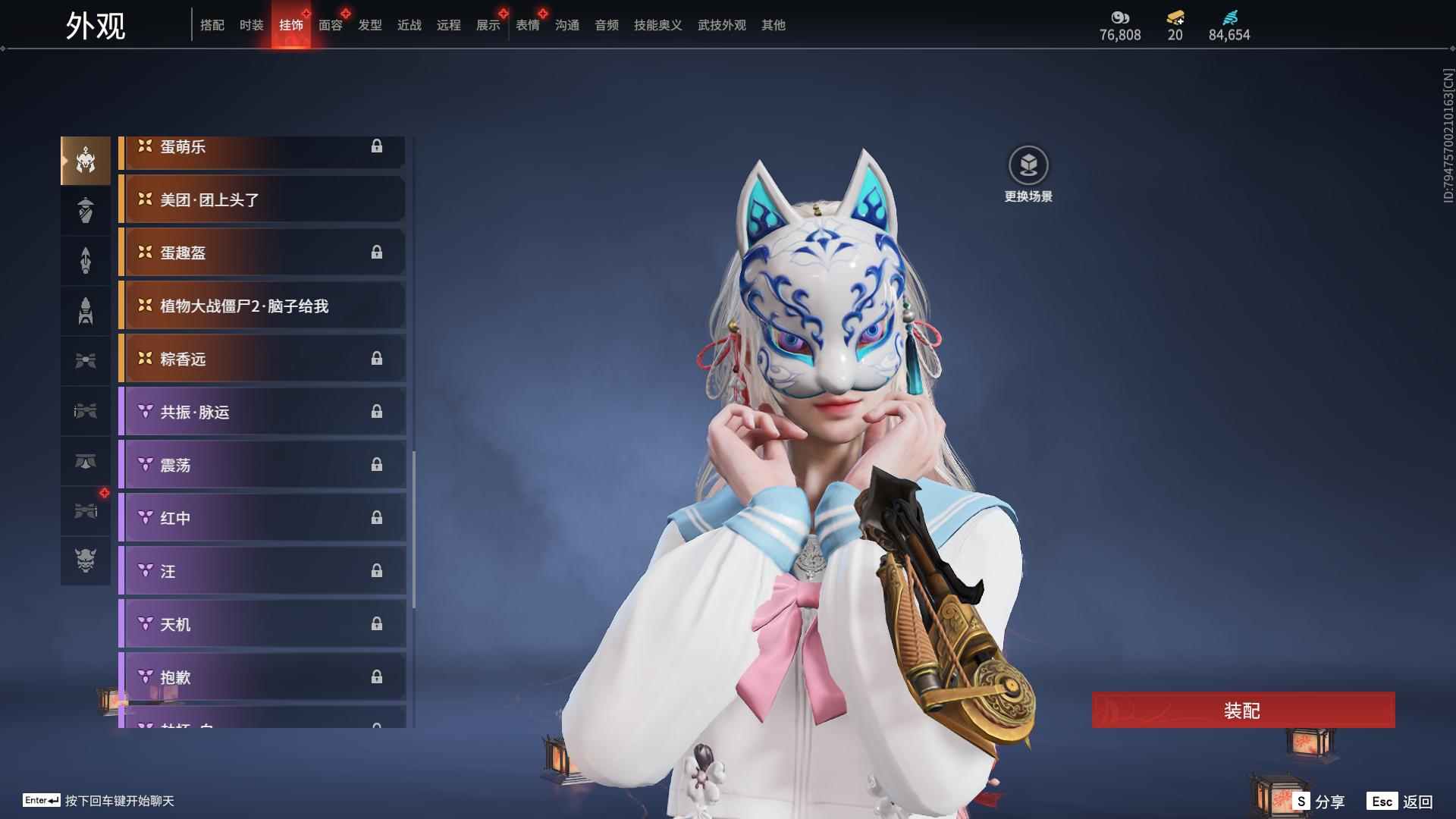Select the 美团·团上头了 accessory
Screen dimensions: 1456x819
pos(262,200)
